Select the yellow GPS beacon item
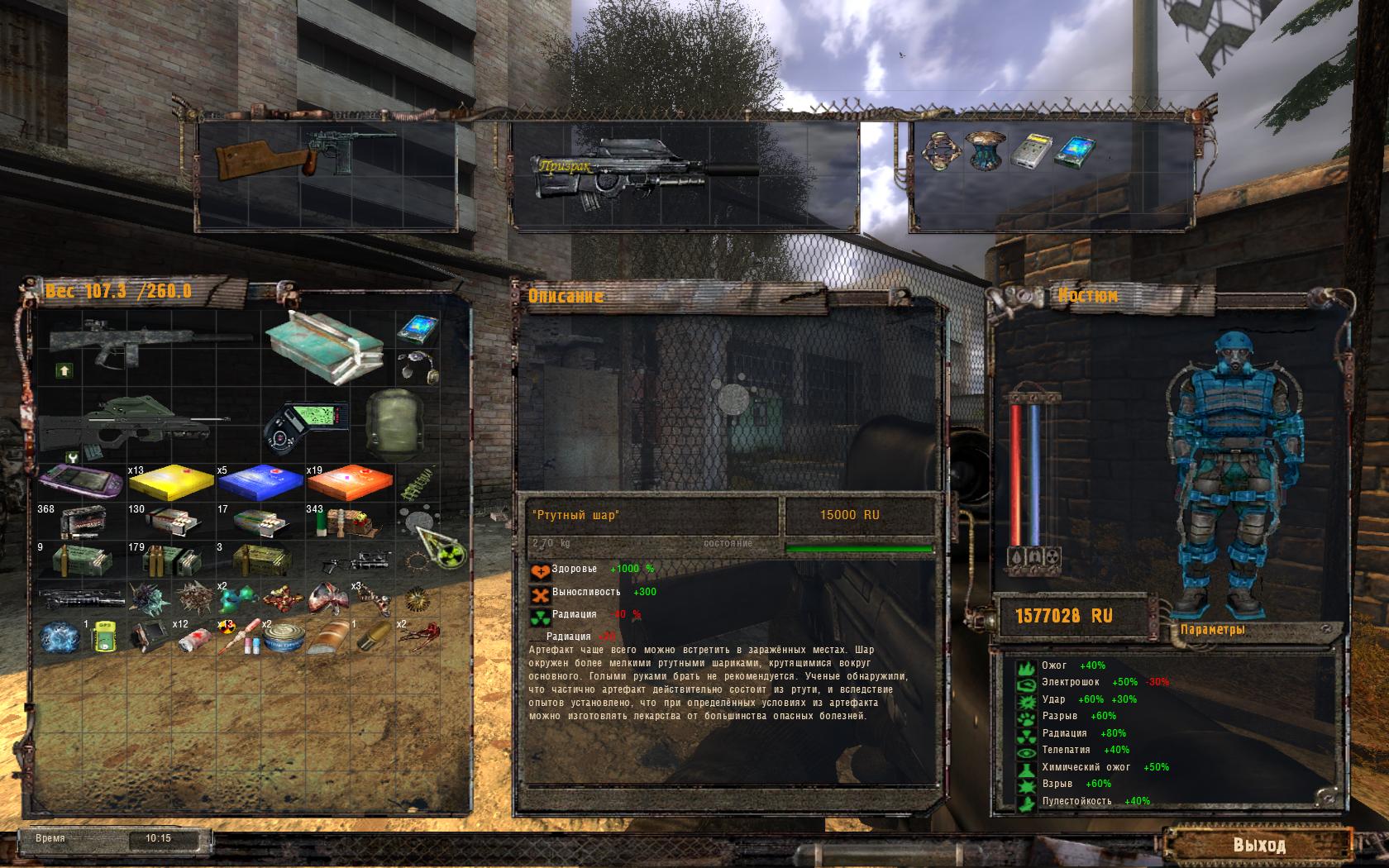 point(103,638)
